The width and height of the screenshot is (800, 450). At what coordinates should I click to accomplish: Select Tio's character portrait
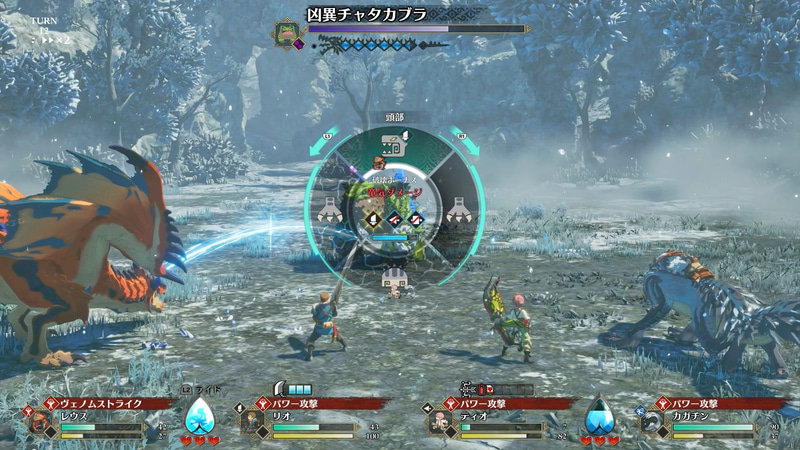pos(441,423)
